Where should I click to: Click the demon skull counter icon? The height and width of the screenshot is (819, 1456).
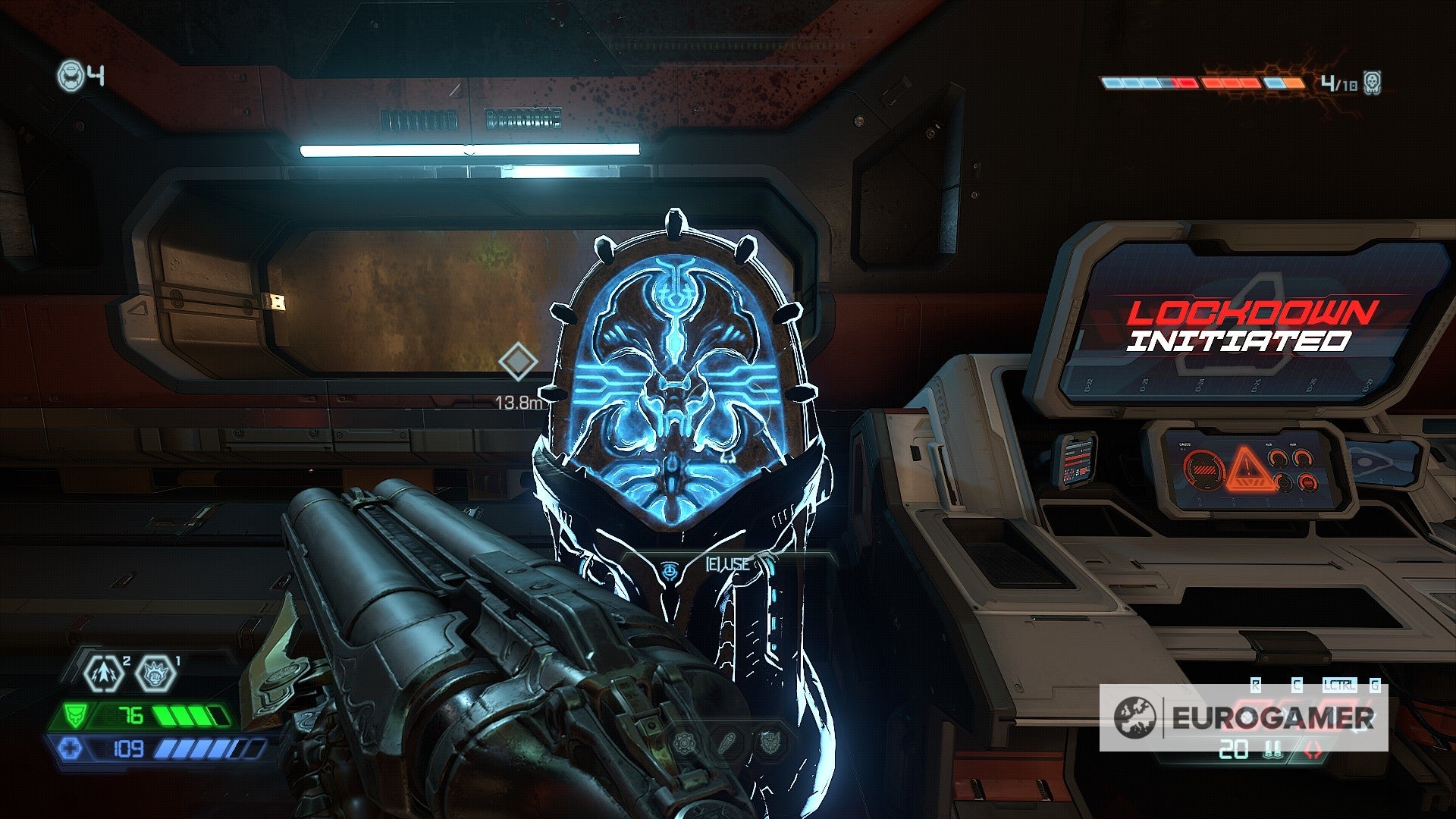tap(1371, 82)
